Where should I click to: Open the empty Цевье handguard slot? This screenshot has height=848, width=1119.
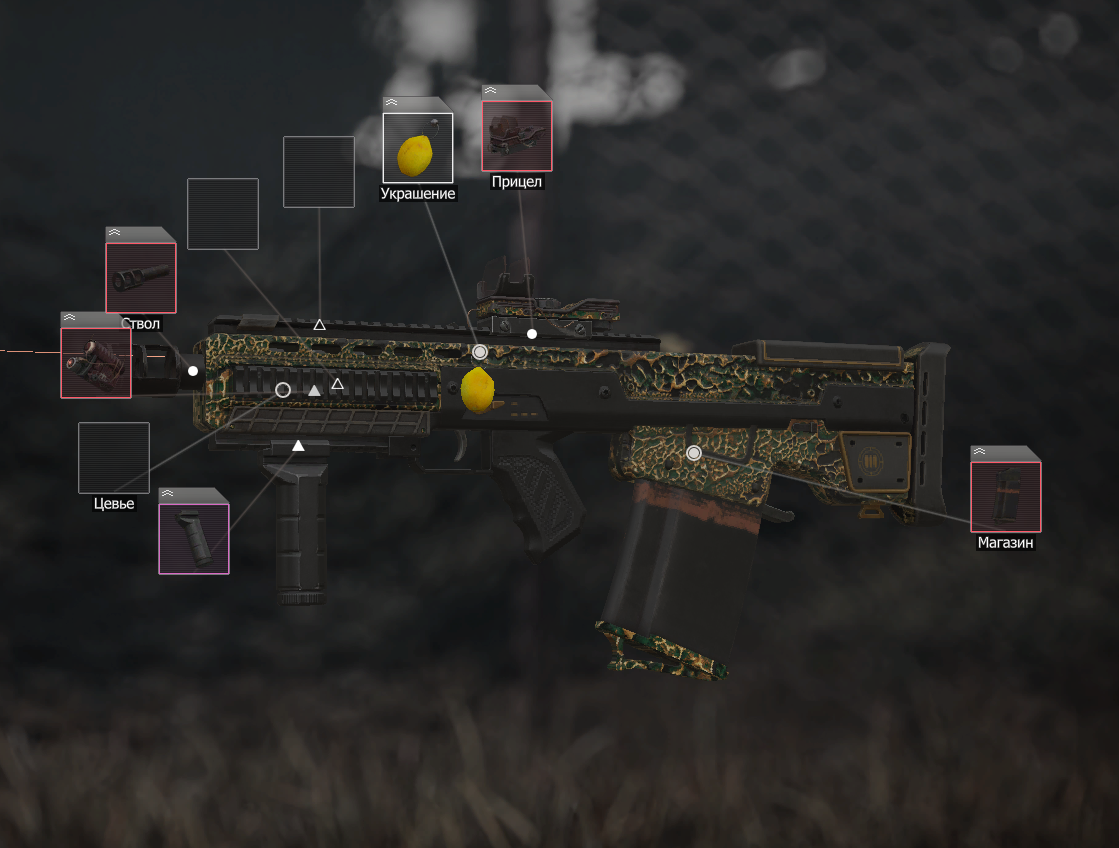[x=114, y=458]
